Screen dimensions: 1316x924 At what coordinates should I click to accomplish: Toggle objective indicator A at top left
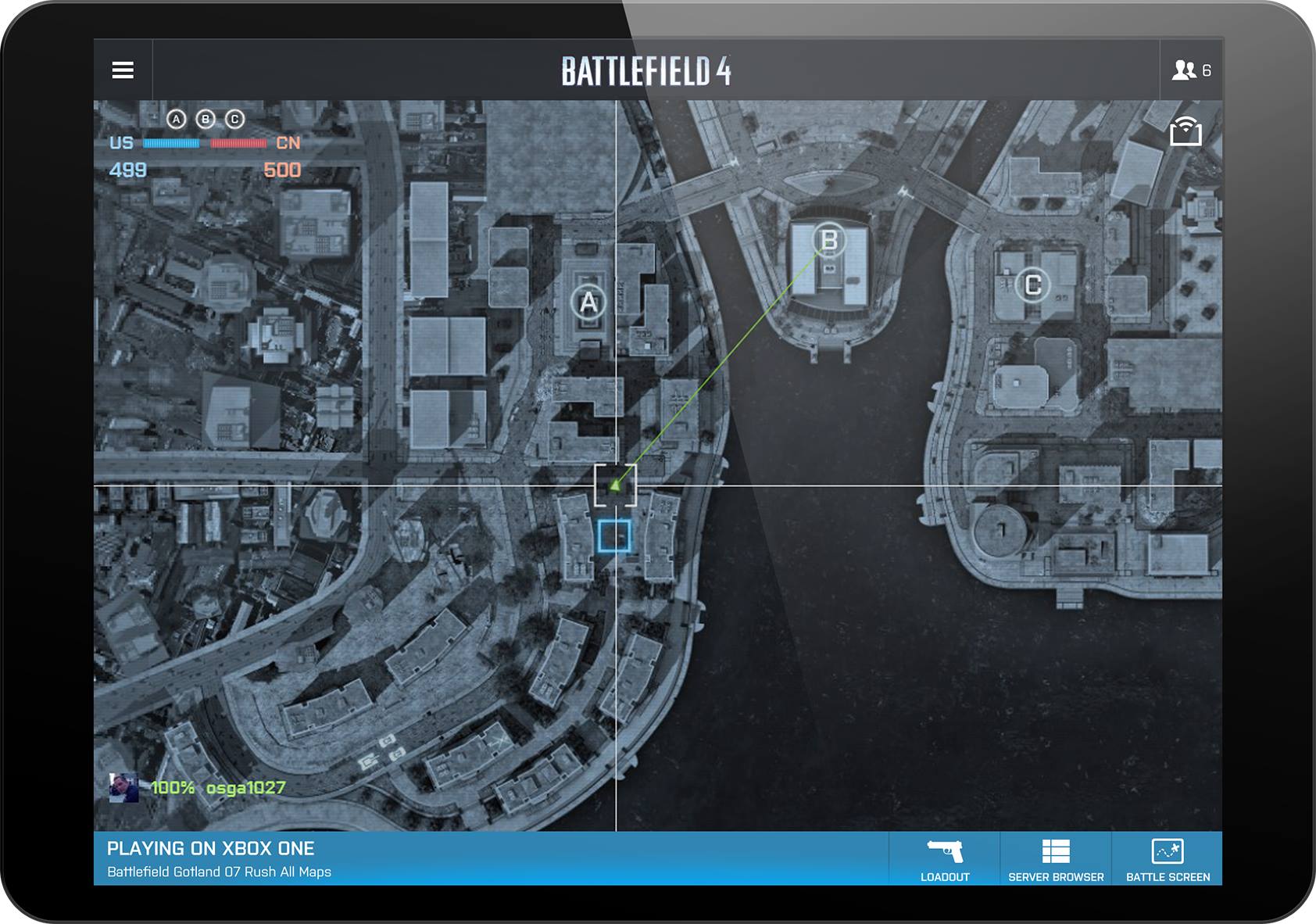177,120
